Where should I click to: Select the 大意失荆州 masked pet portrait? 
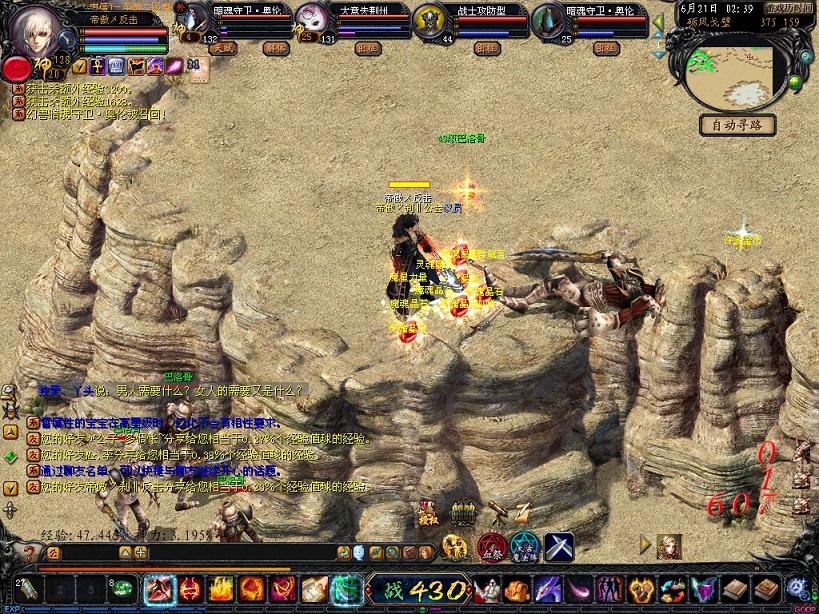click(311, 23)
